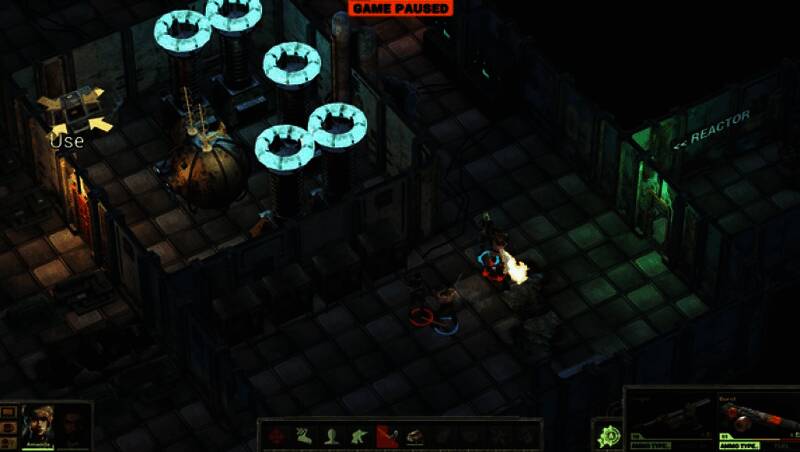This screenshot has height=452, width=800.
Task: Choose the standing figure stance icon
Action: click(x=331, y=436)
